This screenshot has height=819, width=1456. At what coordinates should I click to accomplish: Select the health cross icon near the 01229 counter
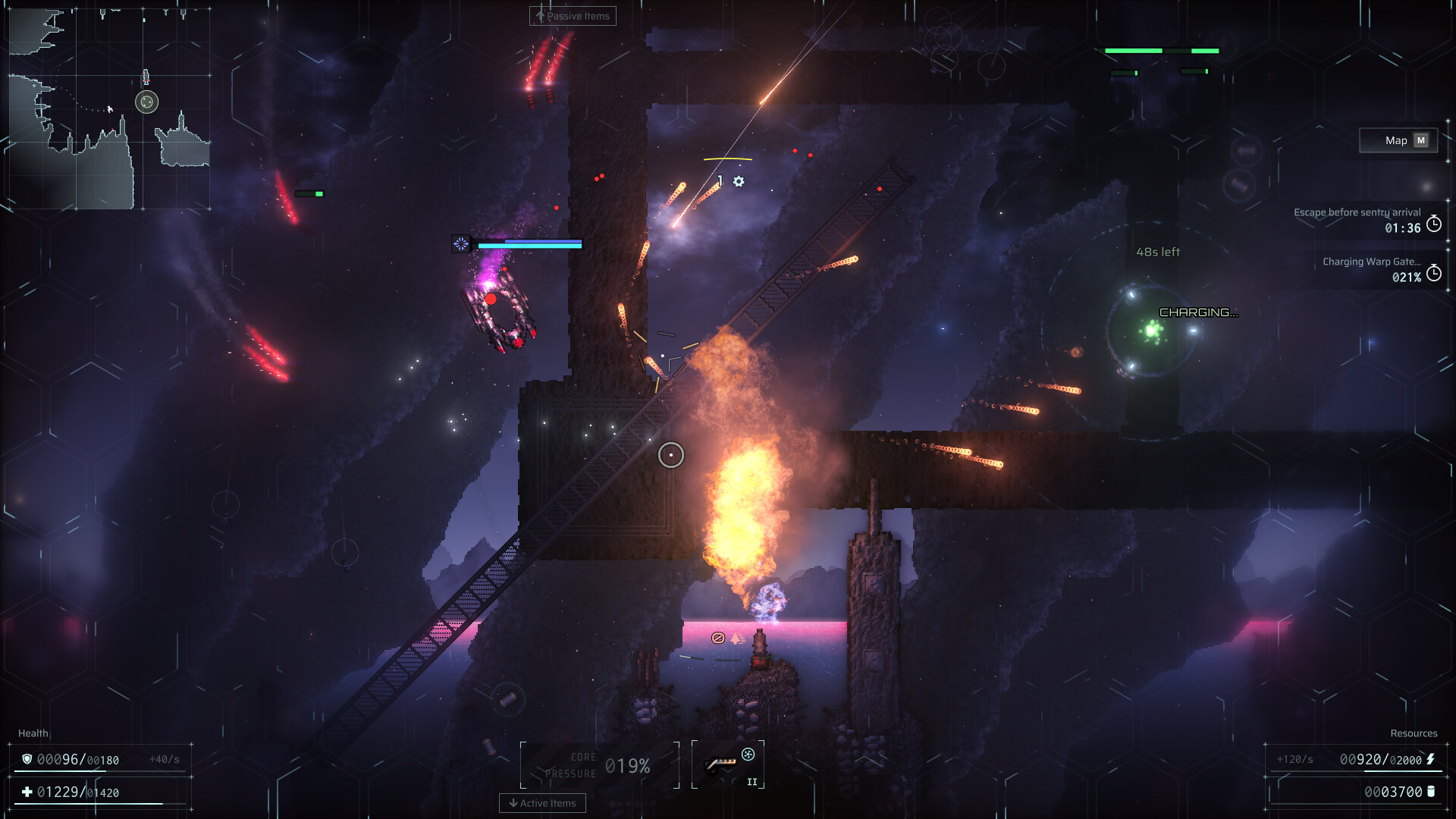click(27, 791)
